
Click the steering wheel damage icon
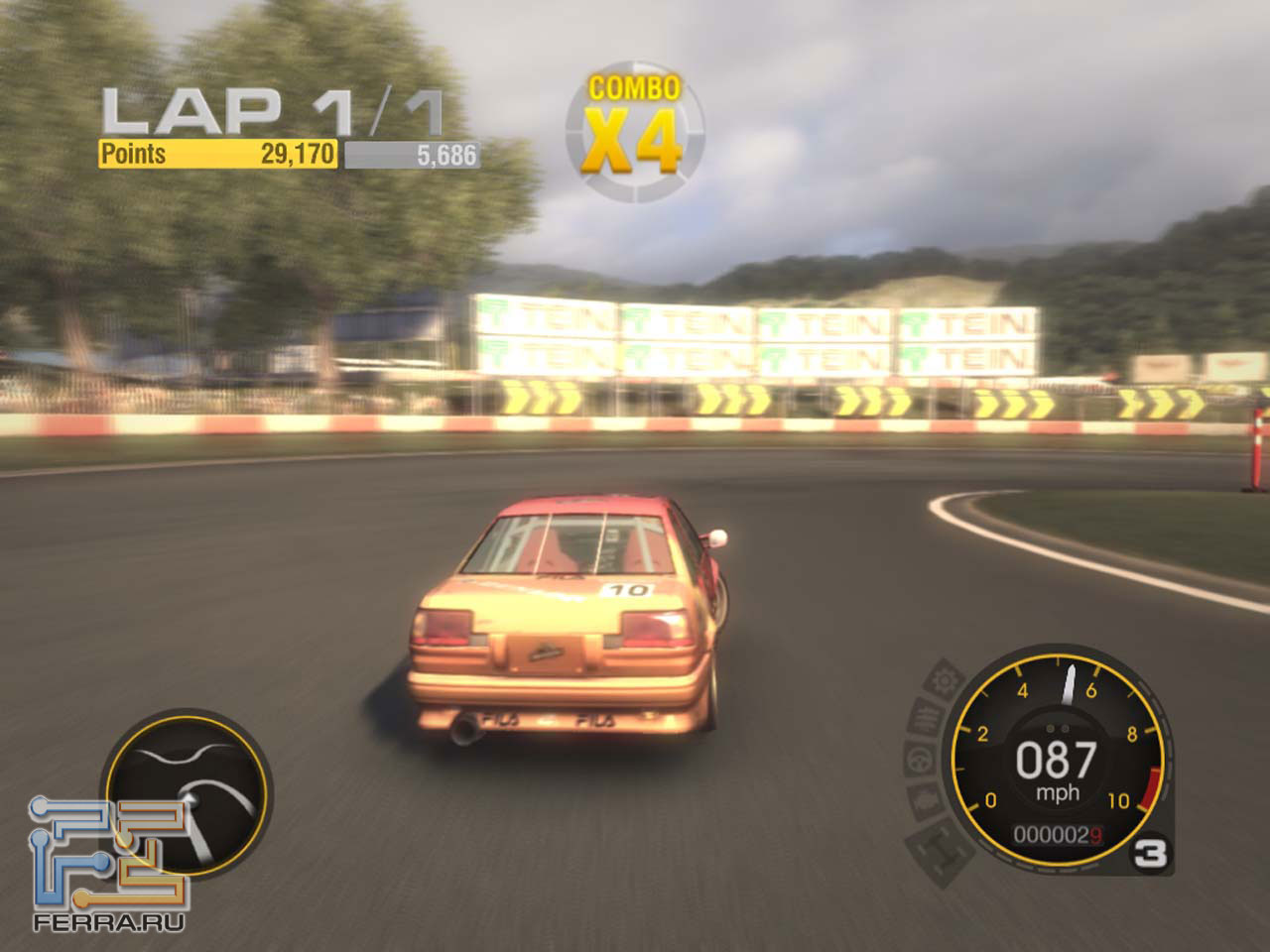(x=919, y=761)
